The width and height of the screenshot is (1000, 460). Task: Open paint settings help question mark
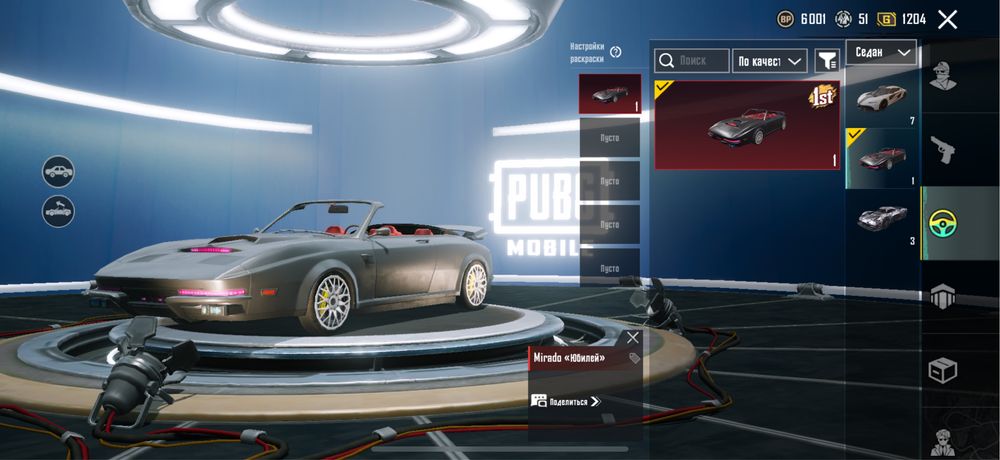[x=616, y=52]
